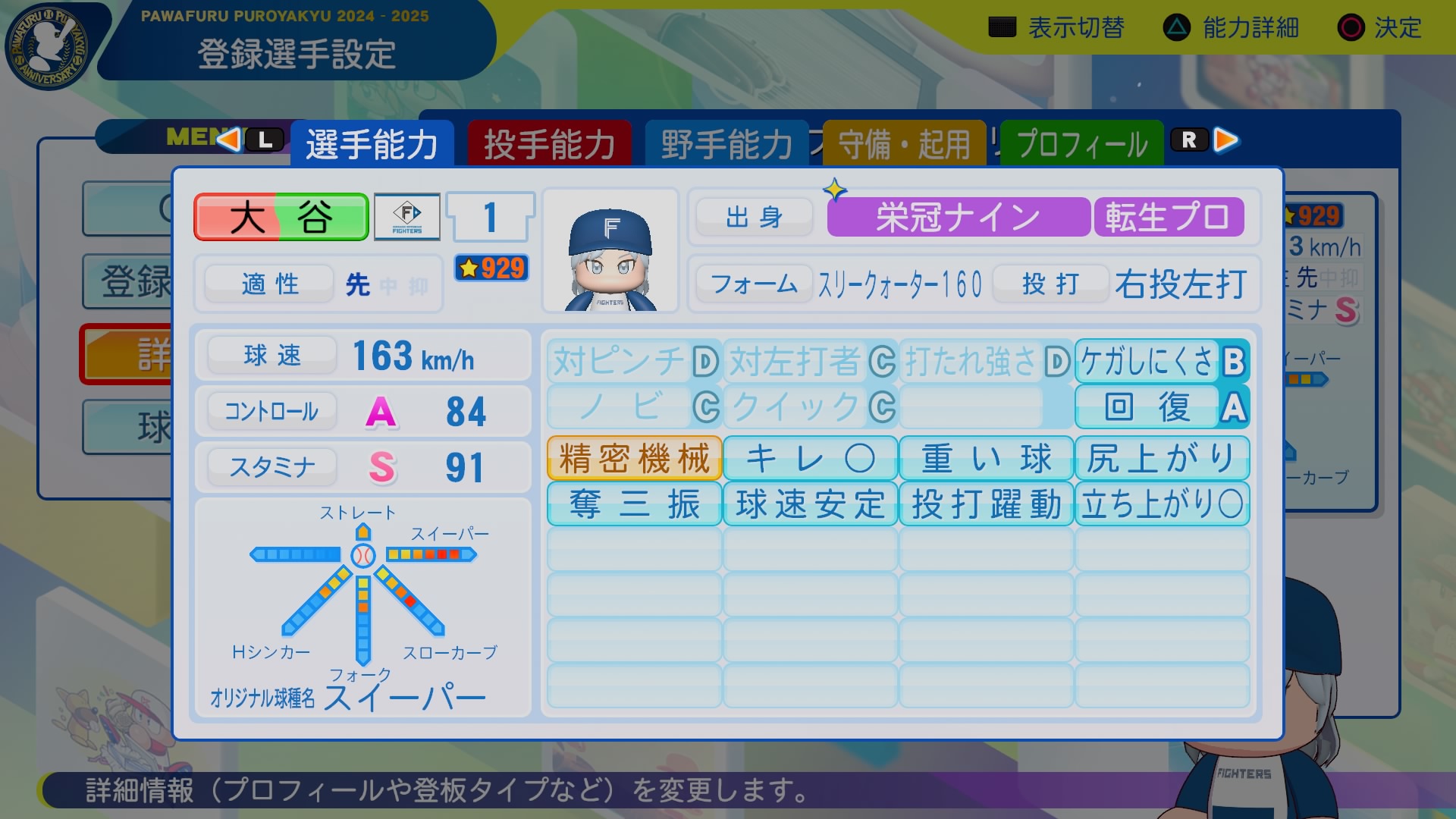This screenshot has width=1456, height=819.
Task: Click the player name 大谷 field
Action: click(281, 216)
